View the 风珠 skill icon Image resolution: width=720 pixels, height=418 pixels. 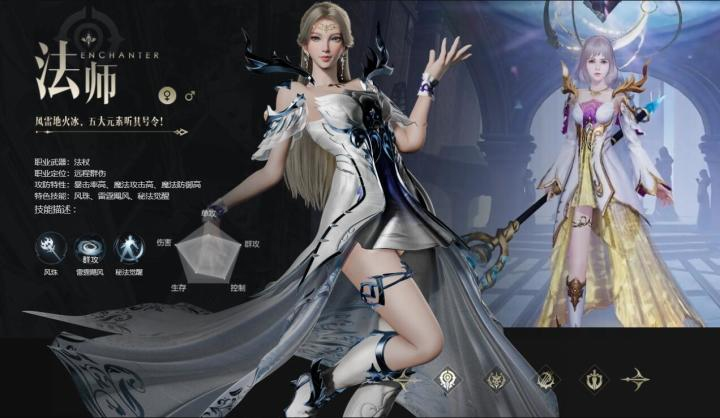51,247
